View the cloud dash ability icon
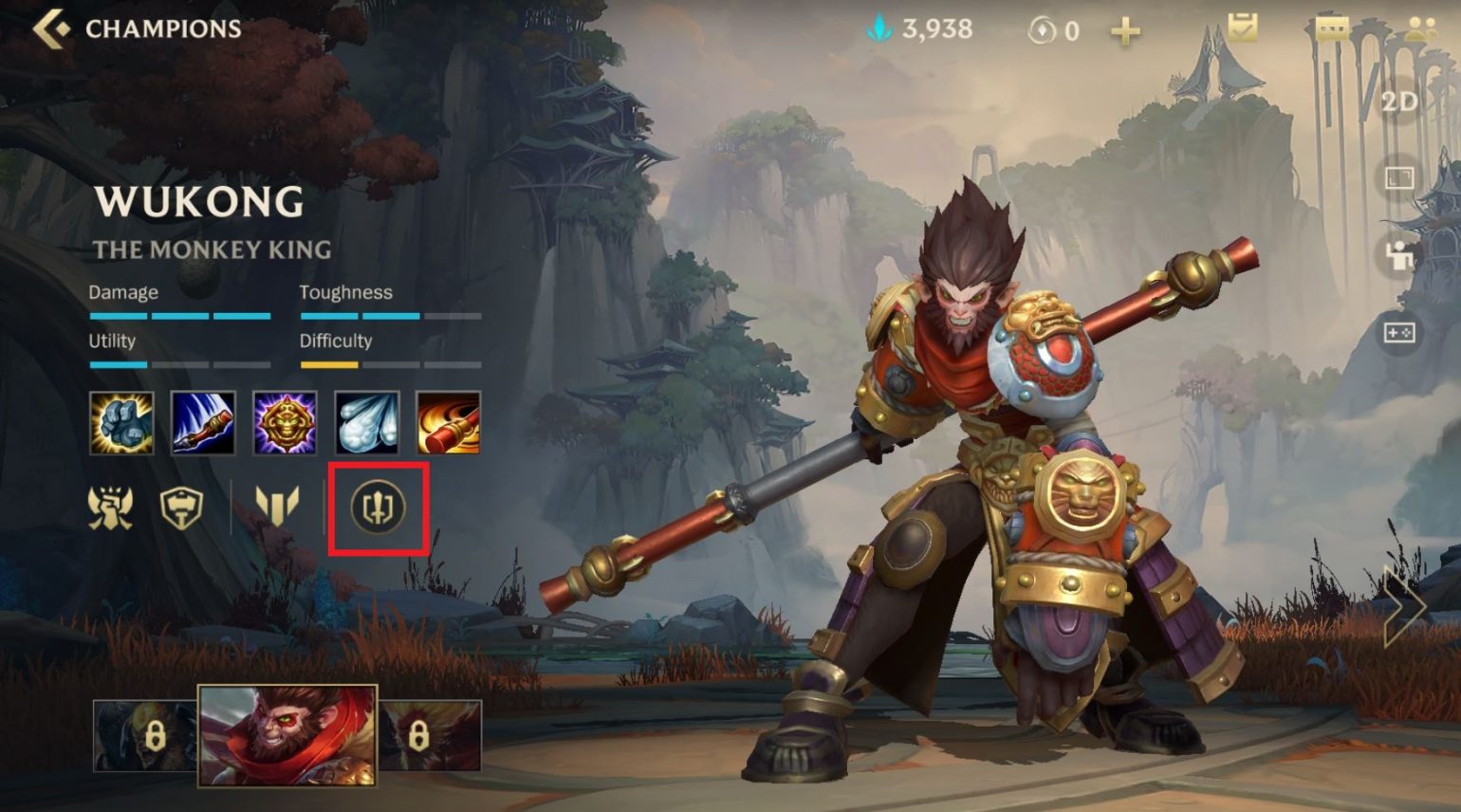1461x812 pixels. pyautogui.click(x=367, y=422)
